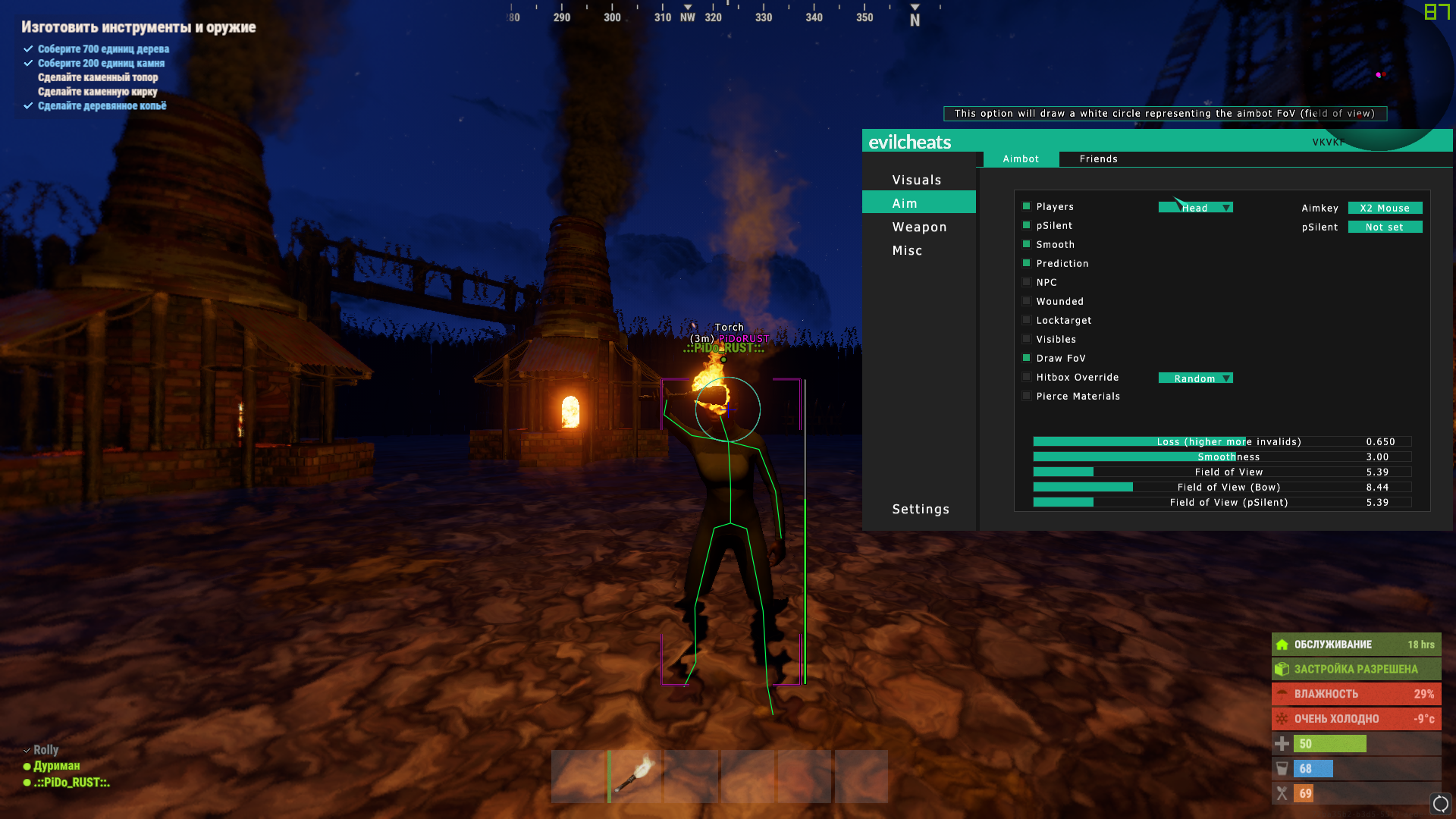Click the Smoothness slider bar

tap(1222, 457)
